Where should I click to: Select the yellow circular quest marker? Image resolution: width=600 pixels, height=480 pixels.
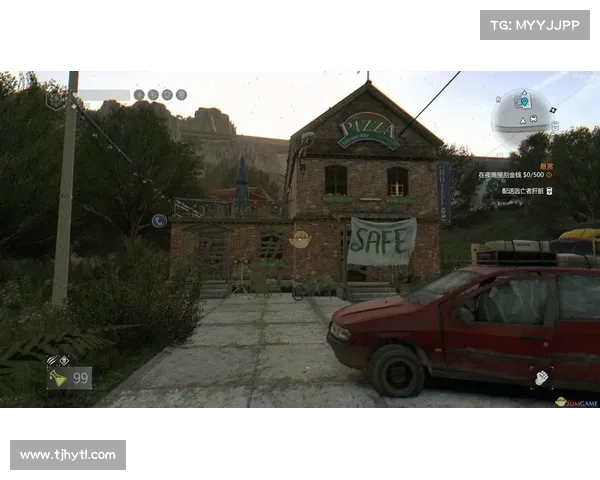point(299,239)
